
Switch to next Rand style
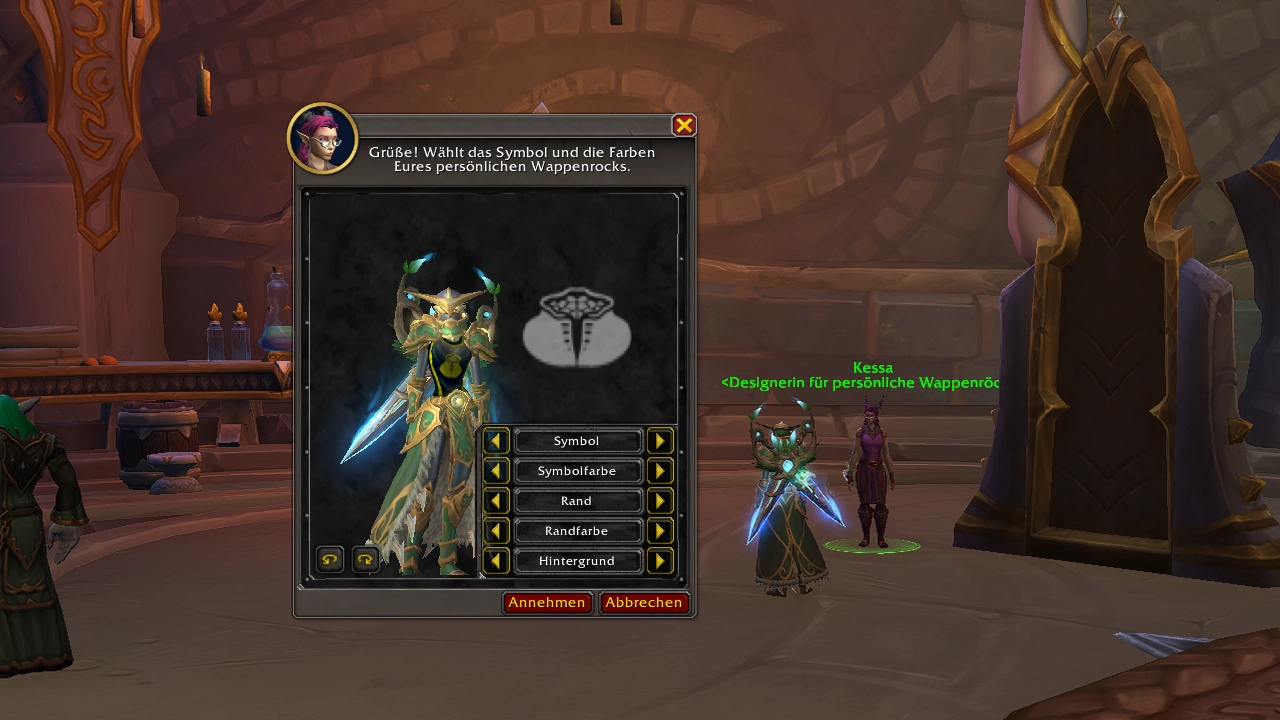point(659,501)
